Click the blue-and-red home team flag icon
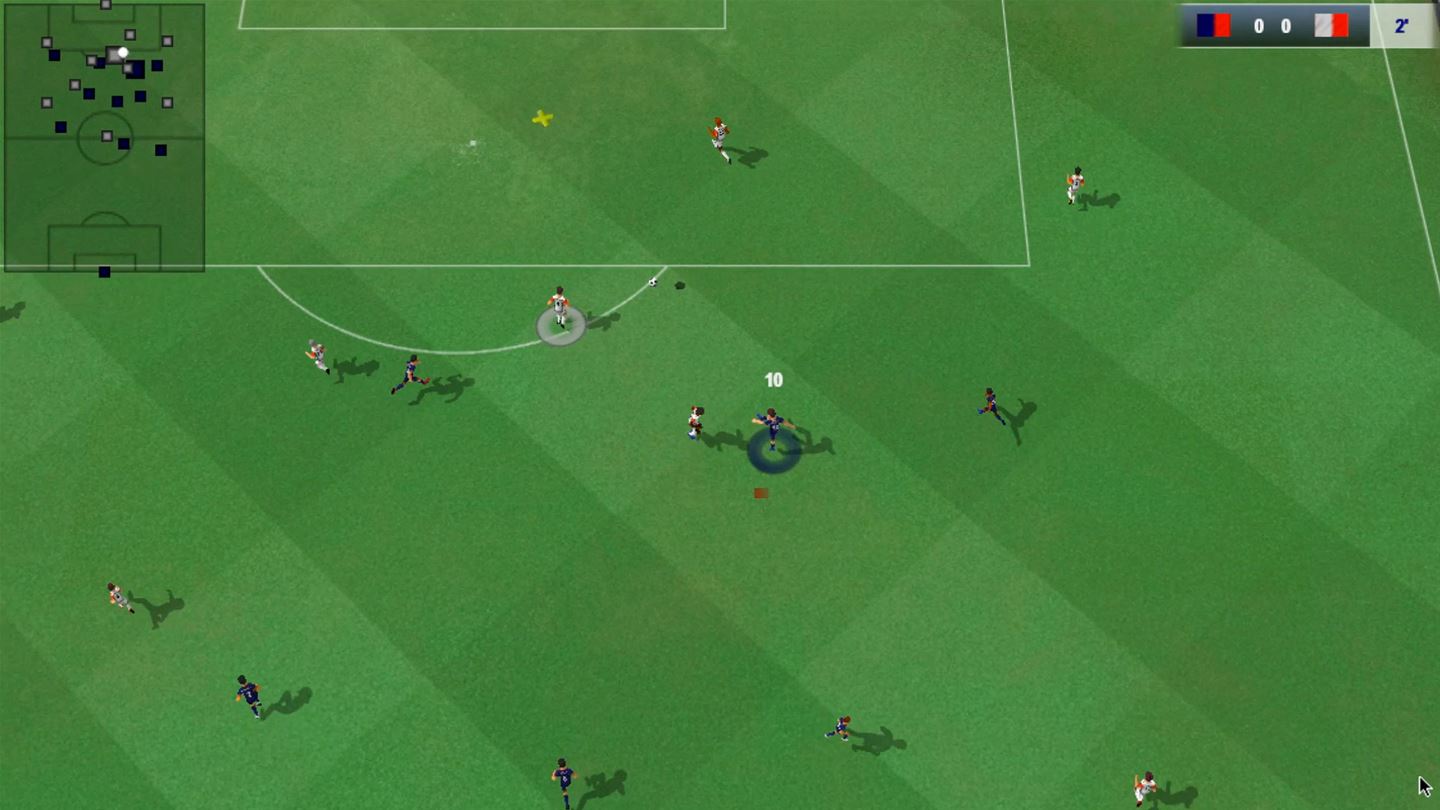The width and height of the screenshot is (1440, 810). point(1212,26)
